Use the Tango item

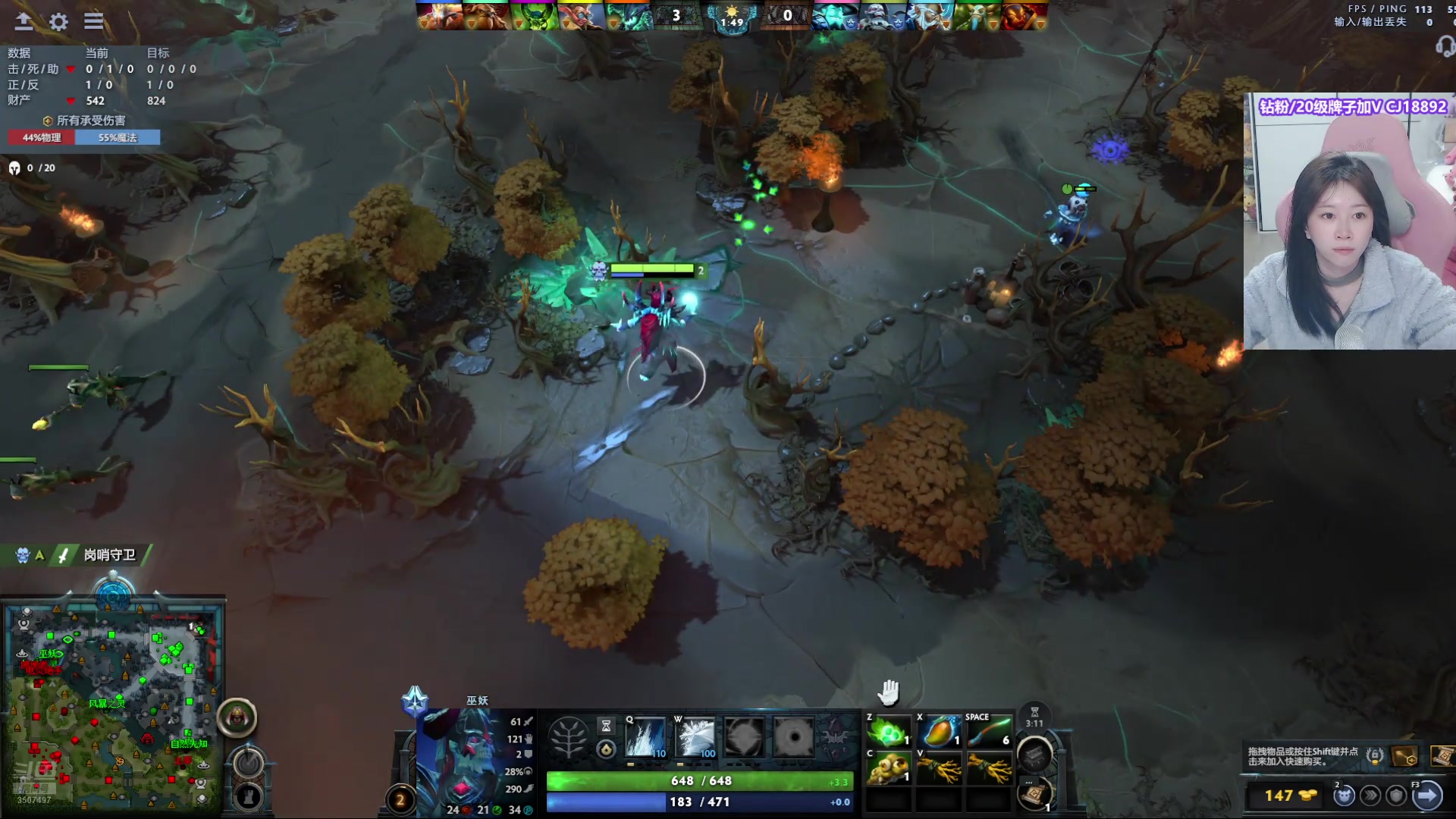click(x=888, y=733)
